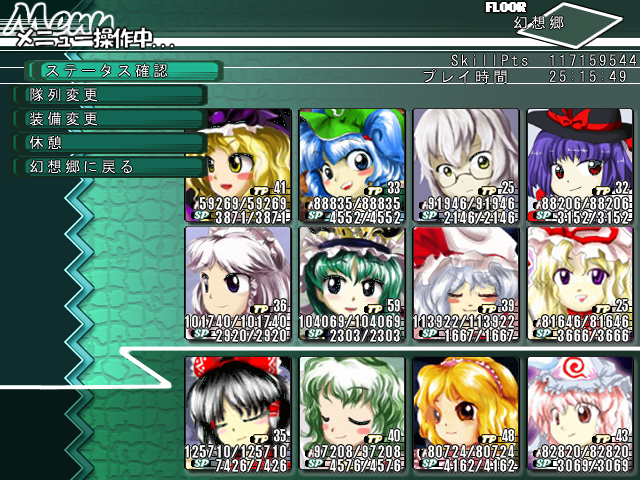
Task: Select the 休憩 rest option
Action: 110,143
